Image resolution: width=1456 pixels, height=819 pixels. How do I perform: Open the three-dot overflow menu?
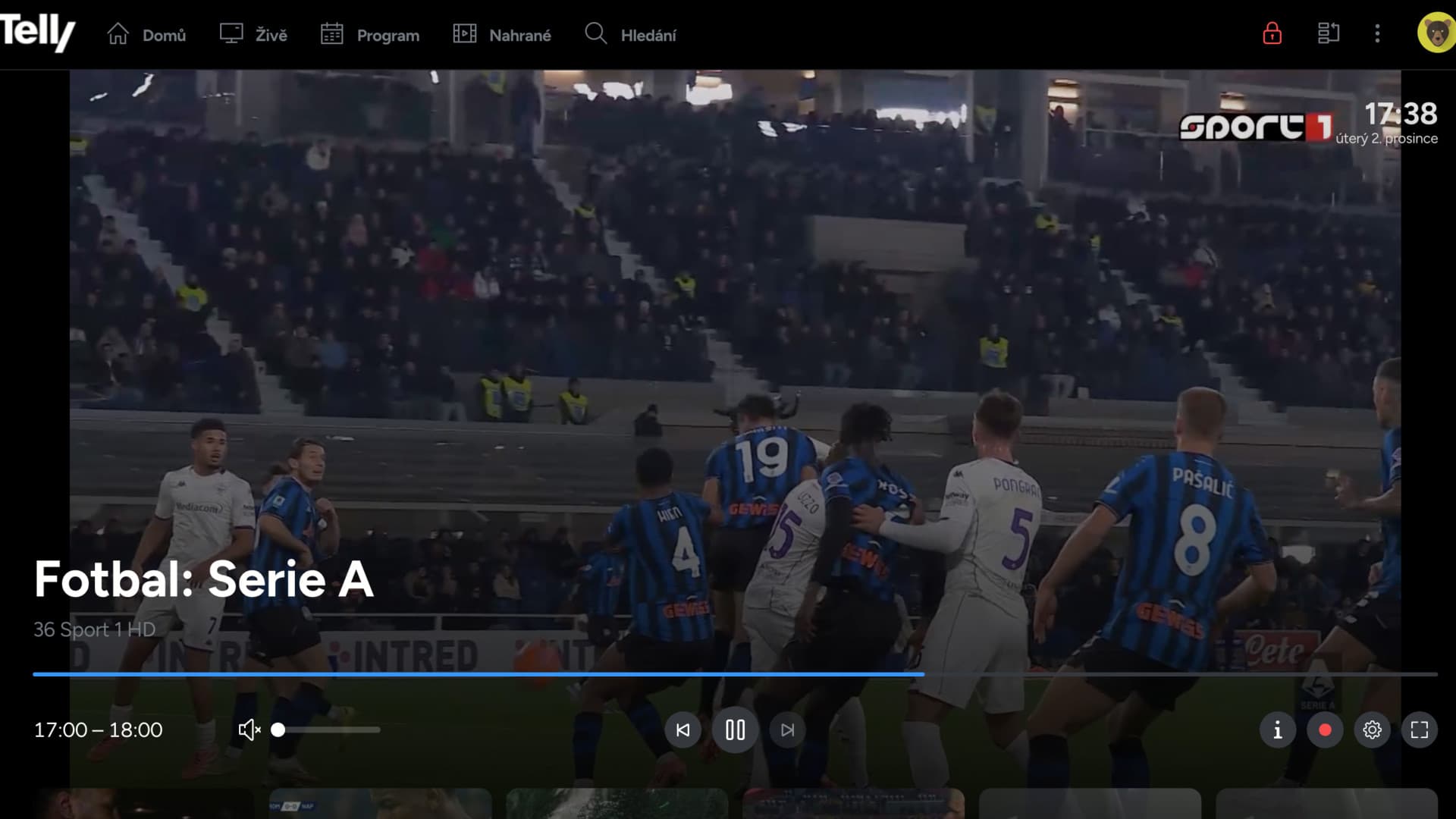[x=1377, y=33]
